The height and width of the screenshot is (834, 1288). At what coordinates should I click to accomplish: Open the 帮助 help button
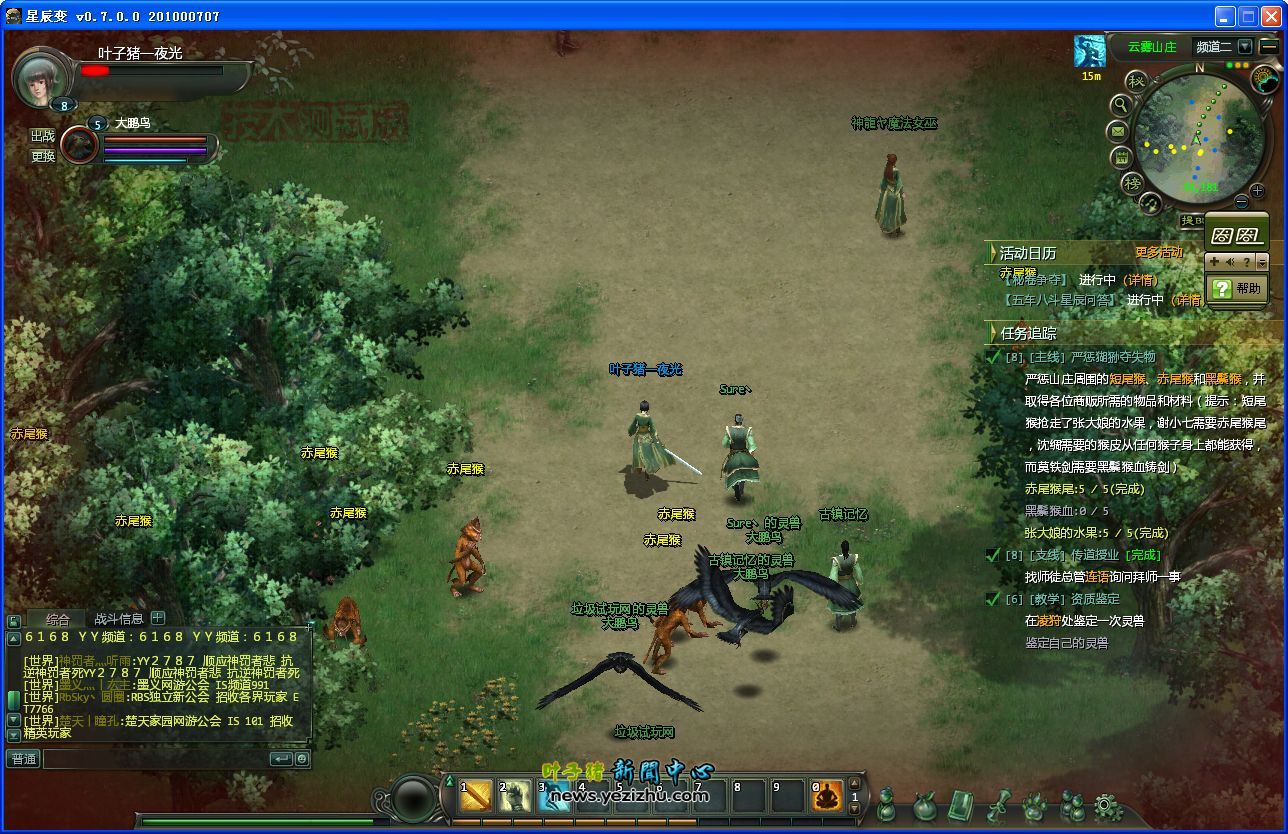(1237, 288)
